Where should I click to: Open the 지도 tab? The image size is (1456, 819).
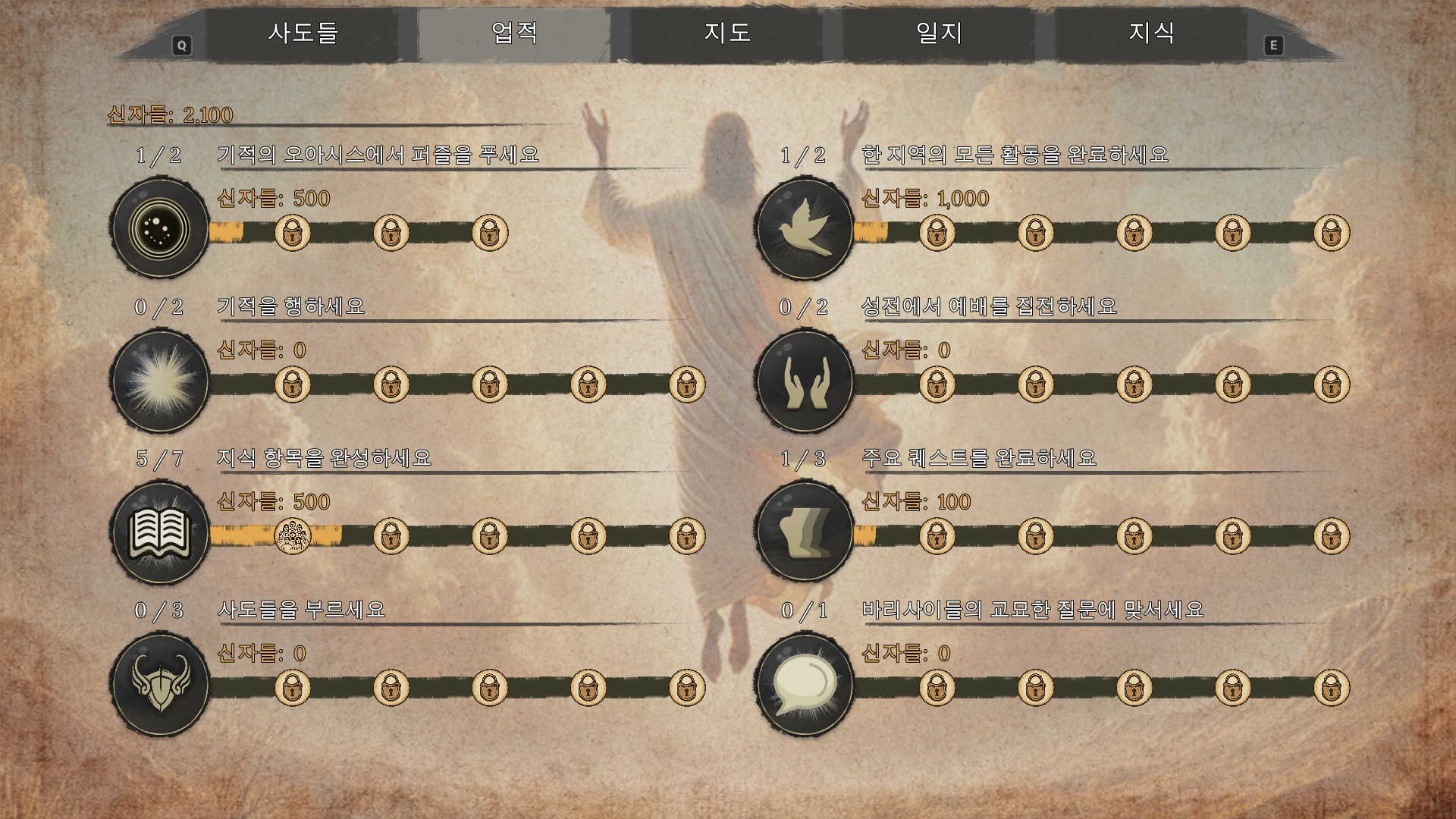pos(727,33)
